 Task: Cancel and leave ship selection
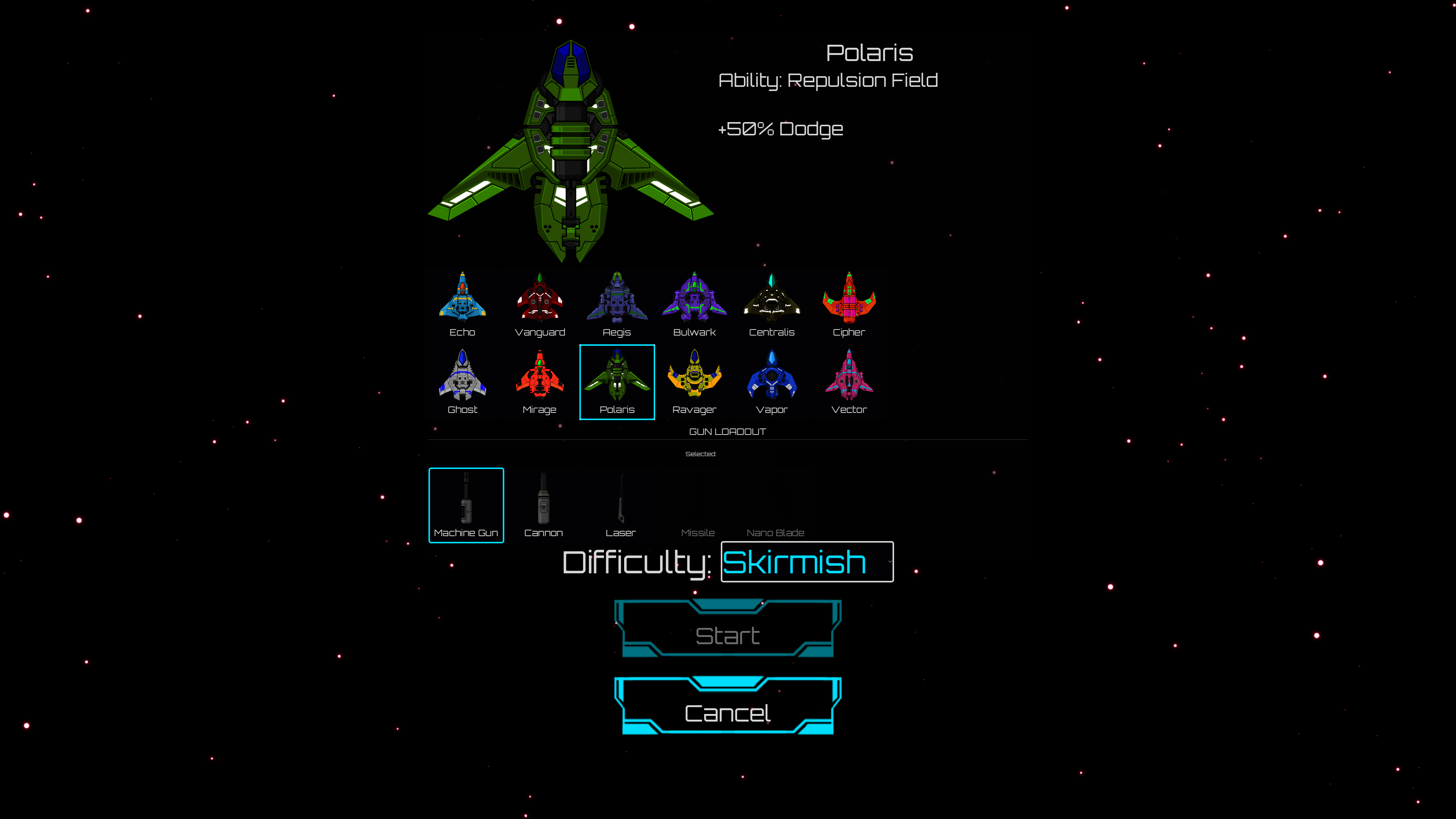coord(728,713)
